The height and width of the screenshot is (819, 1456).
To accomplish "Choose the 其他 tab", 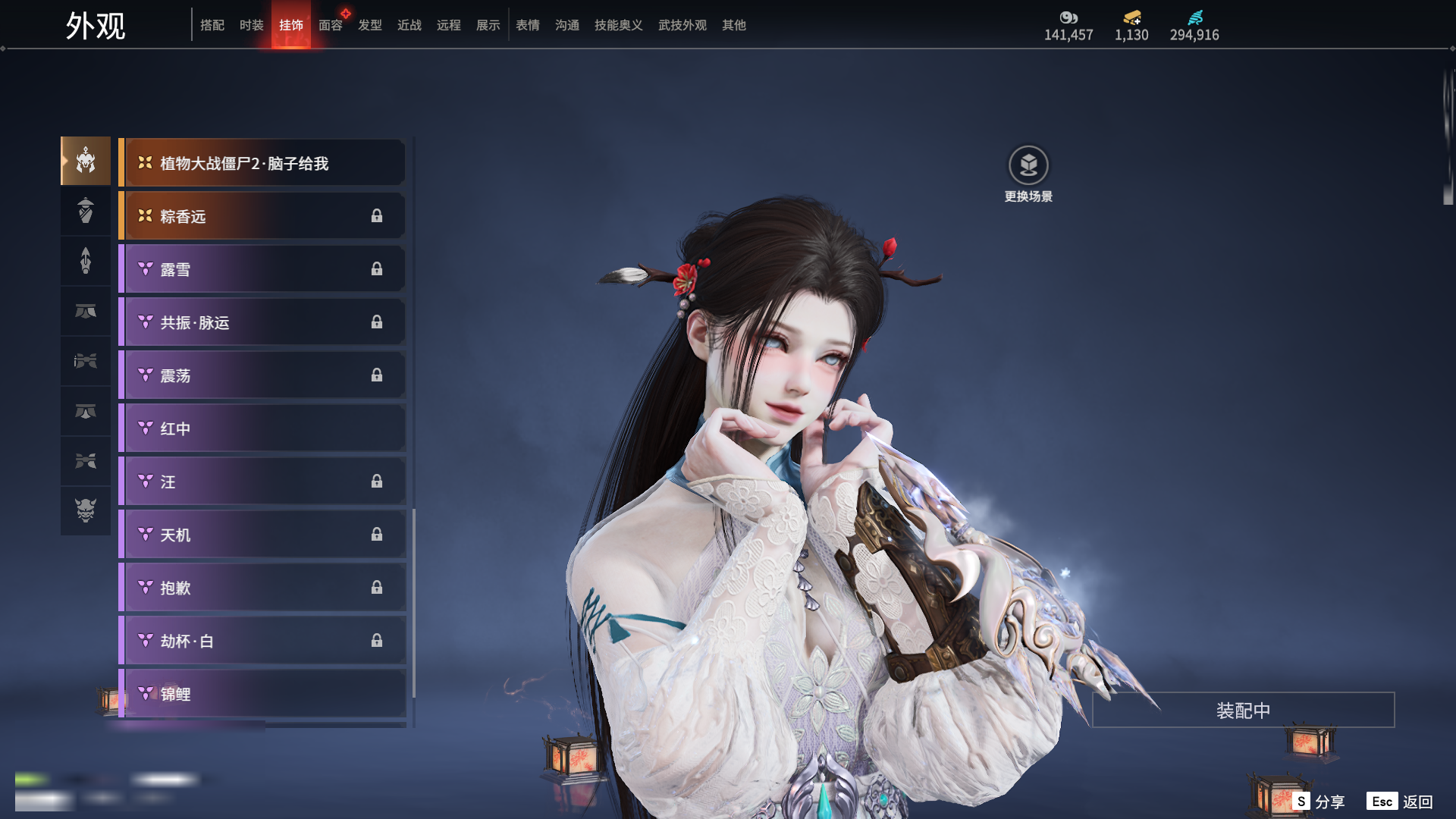I will pos(734,25).
